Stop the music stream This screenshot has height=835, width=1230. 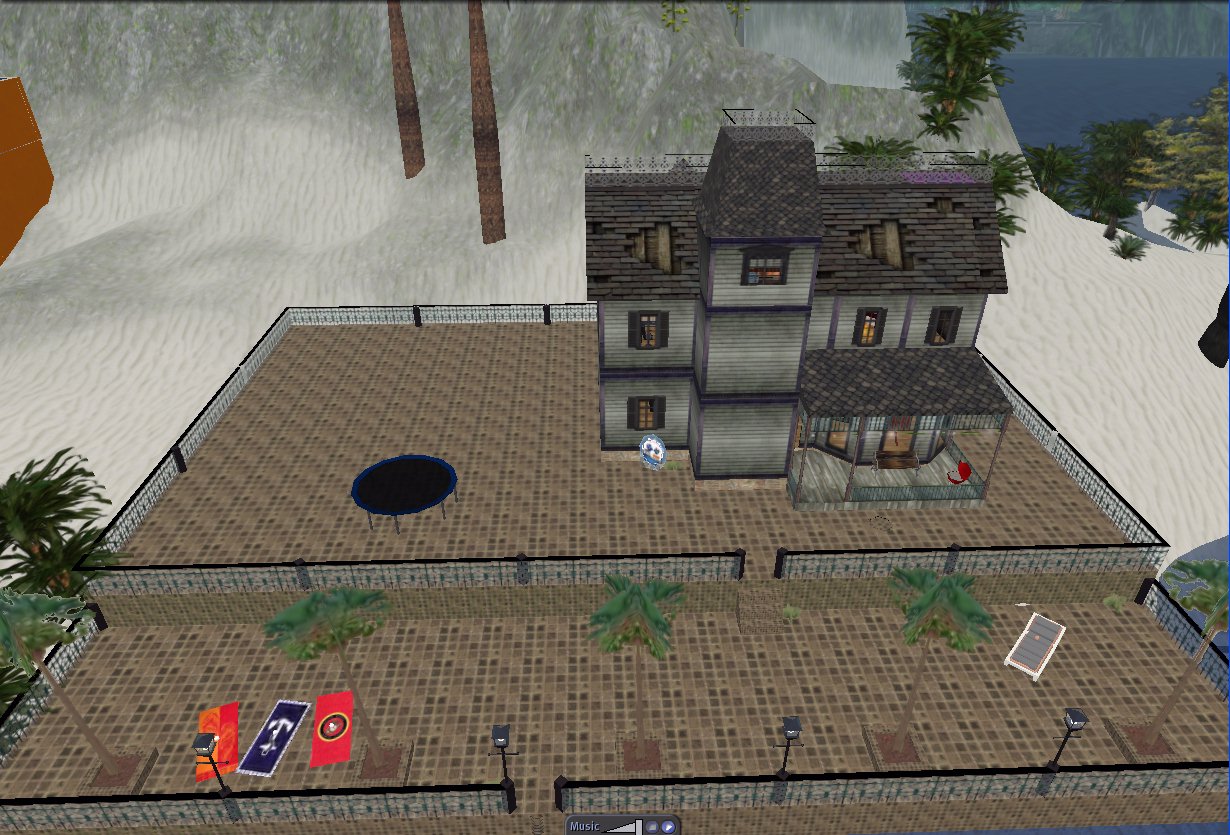pos(650,827)
